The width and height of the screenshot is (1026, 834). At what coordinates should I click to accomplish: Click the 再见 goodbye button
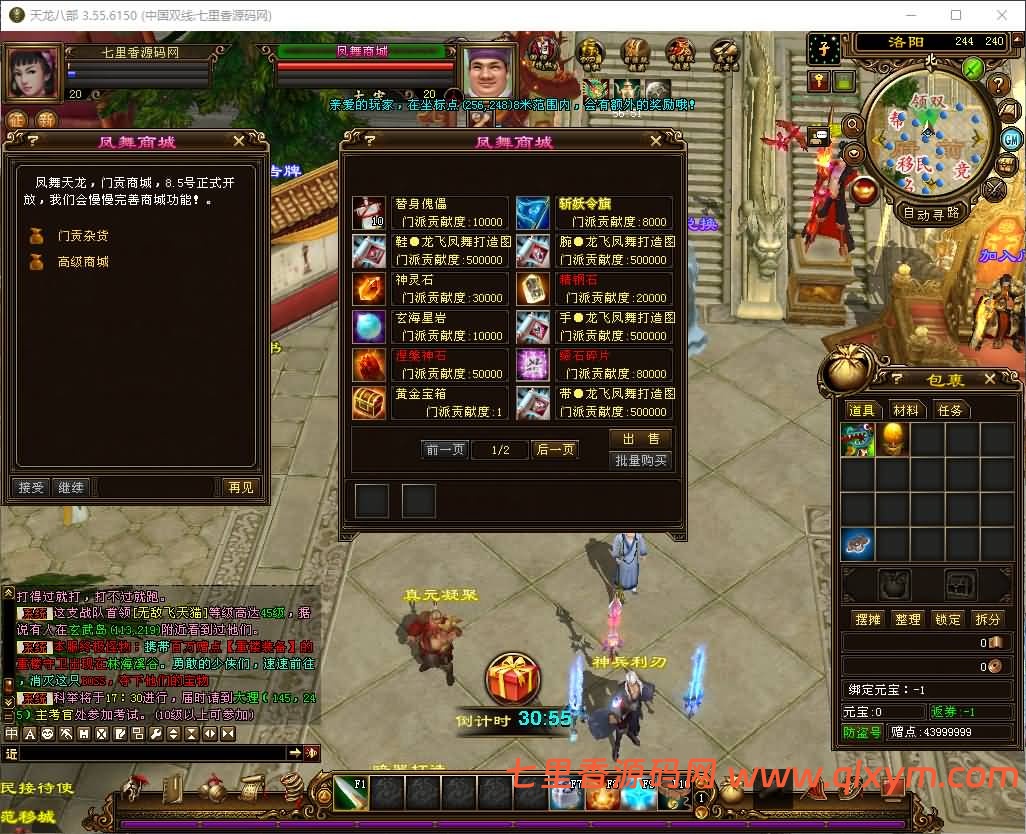coord(241,487)
